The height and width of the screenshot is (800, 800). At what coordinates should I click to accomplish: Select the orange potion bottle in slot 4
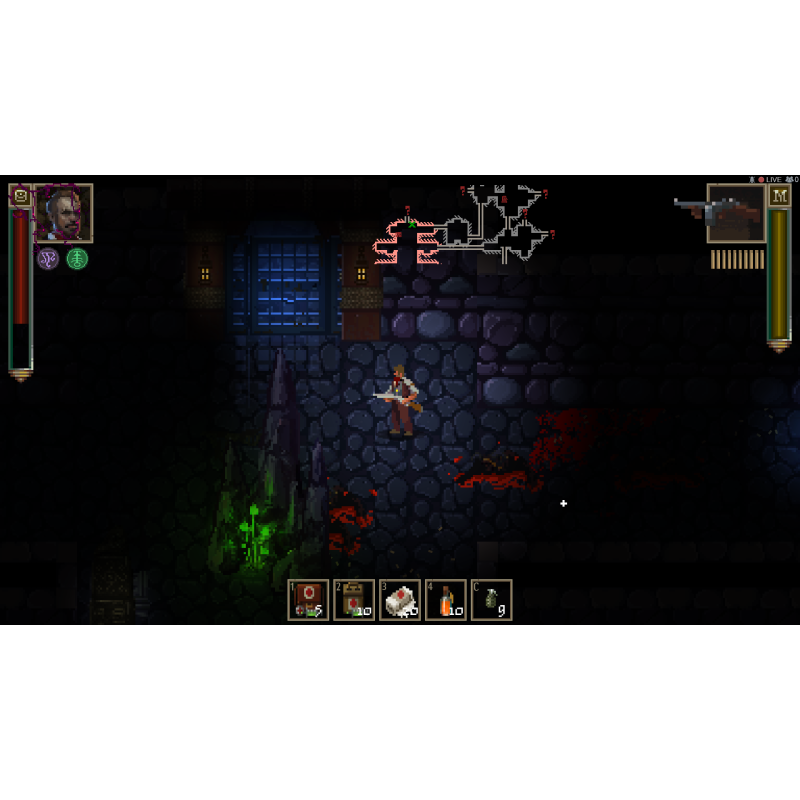(x=446, y=600)
